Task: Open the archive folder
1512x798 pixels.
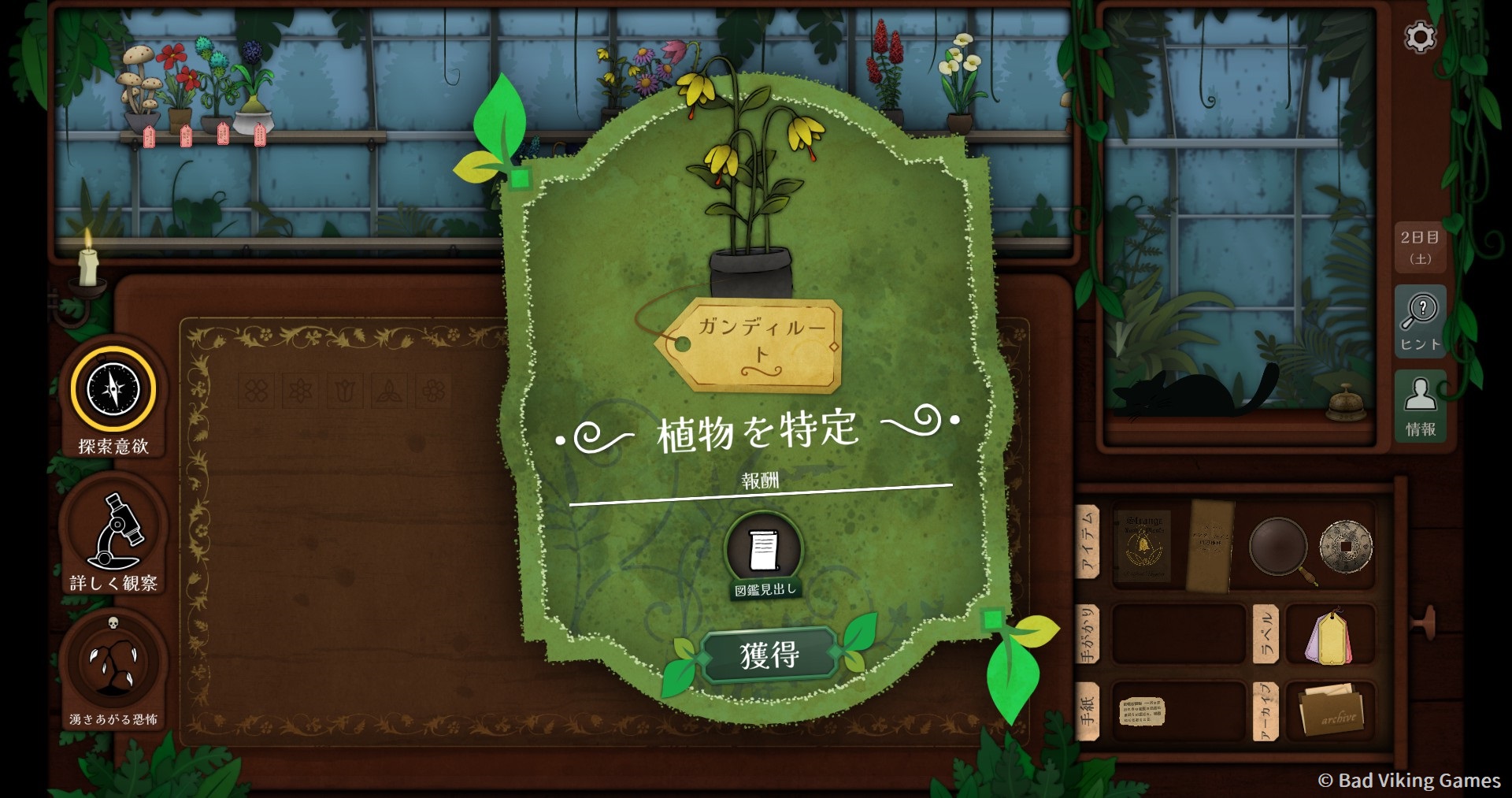Action: tap(1333, 711)
